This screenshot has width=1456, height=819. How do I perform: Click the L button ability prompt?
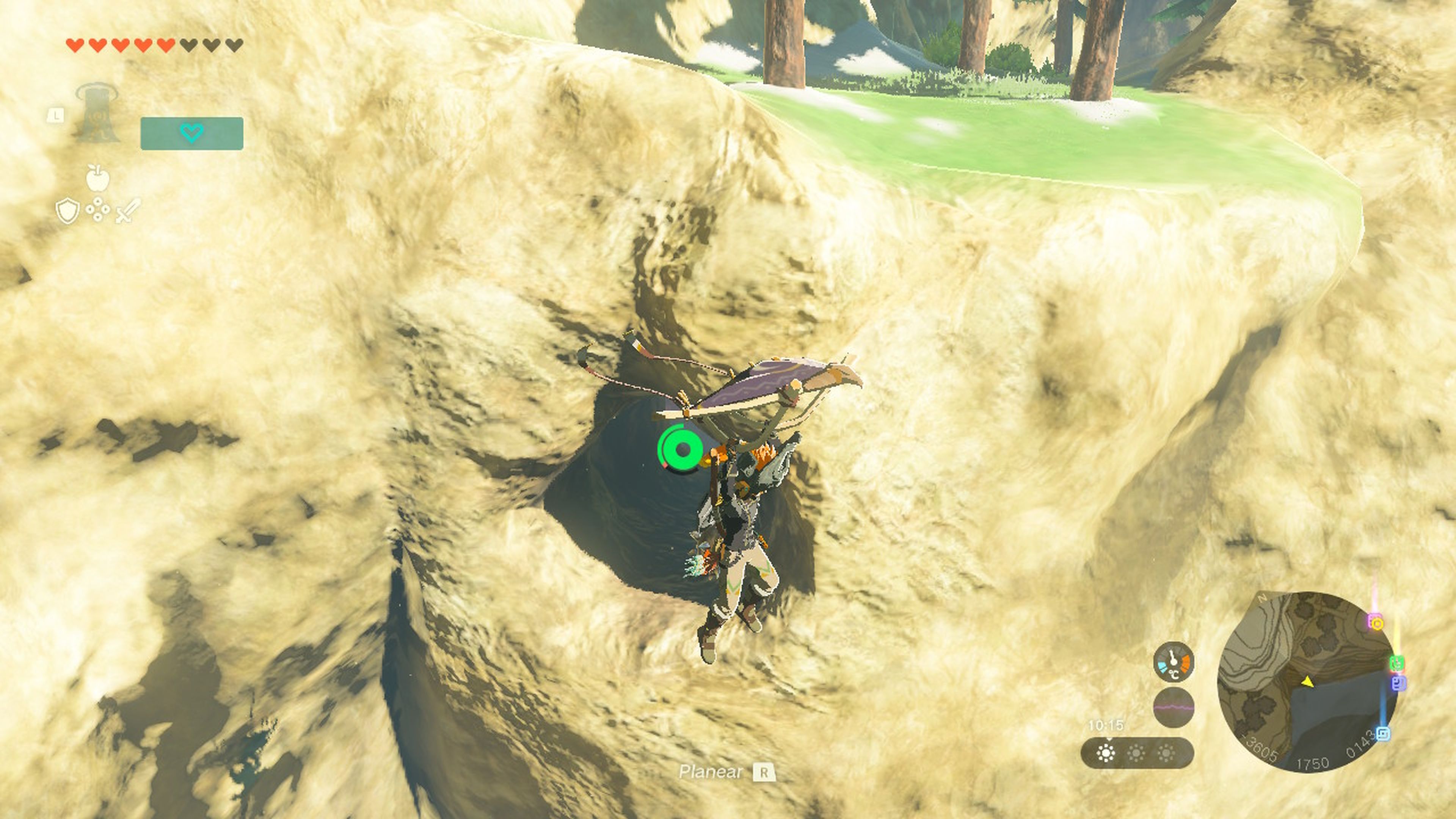(x=55, y=116)
